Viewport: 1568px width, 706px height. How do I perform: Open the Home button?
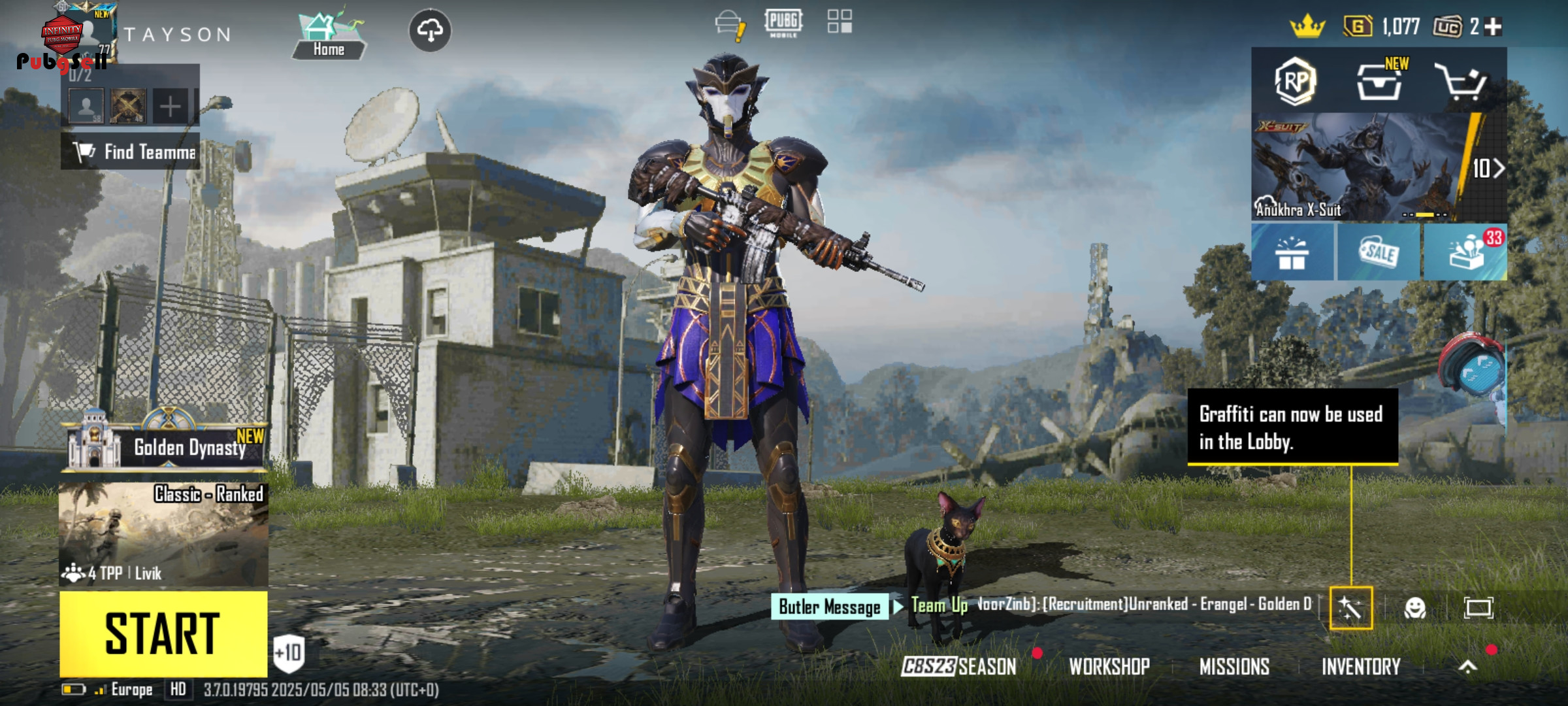click(x=328, y=36)
